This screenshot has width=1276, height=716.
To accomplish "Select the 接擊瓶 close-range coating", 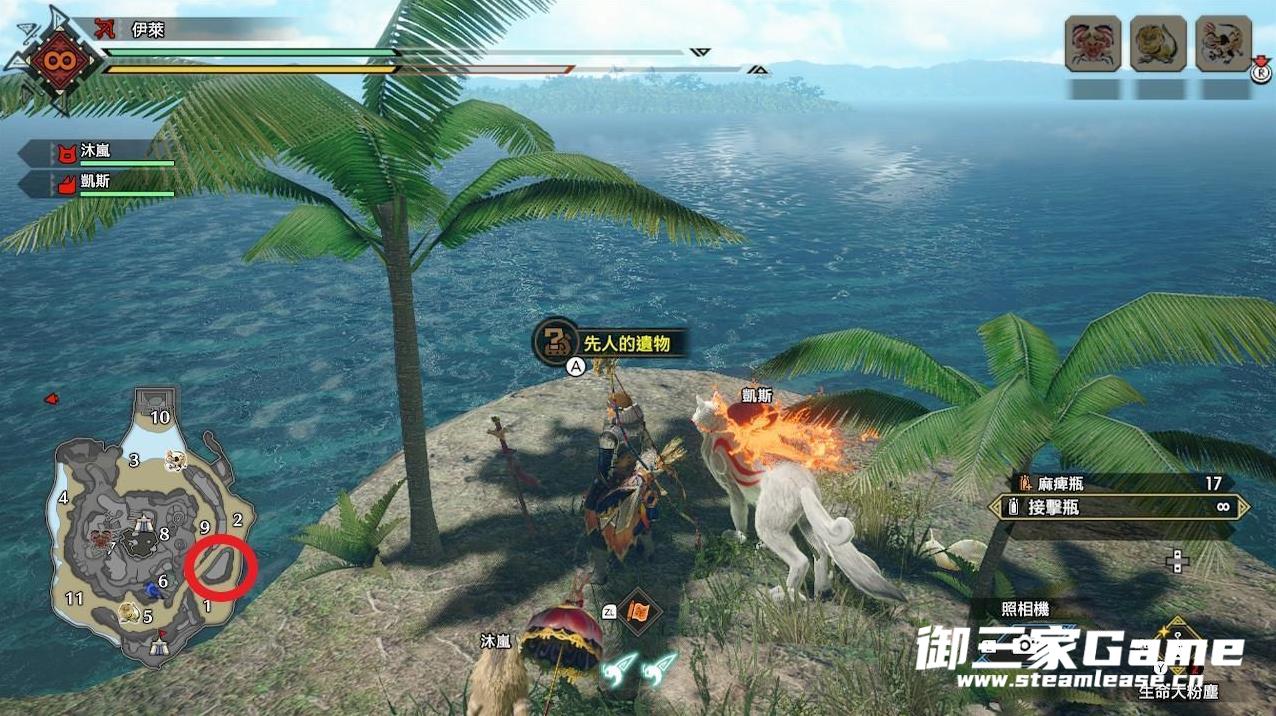I will (x=1120, y=508).
